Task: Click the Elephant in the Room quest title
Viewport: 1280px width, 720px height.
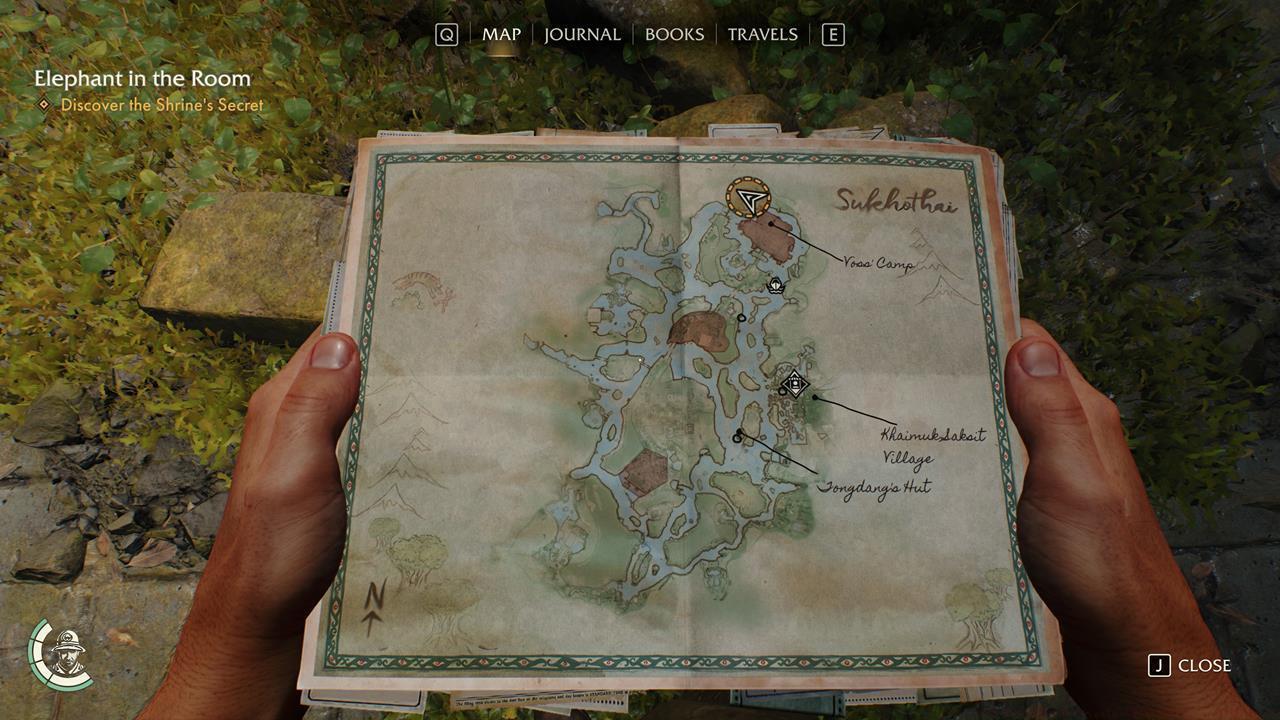Action: tap(140, 76)
